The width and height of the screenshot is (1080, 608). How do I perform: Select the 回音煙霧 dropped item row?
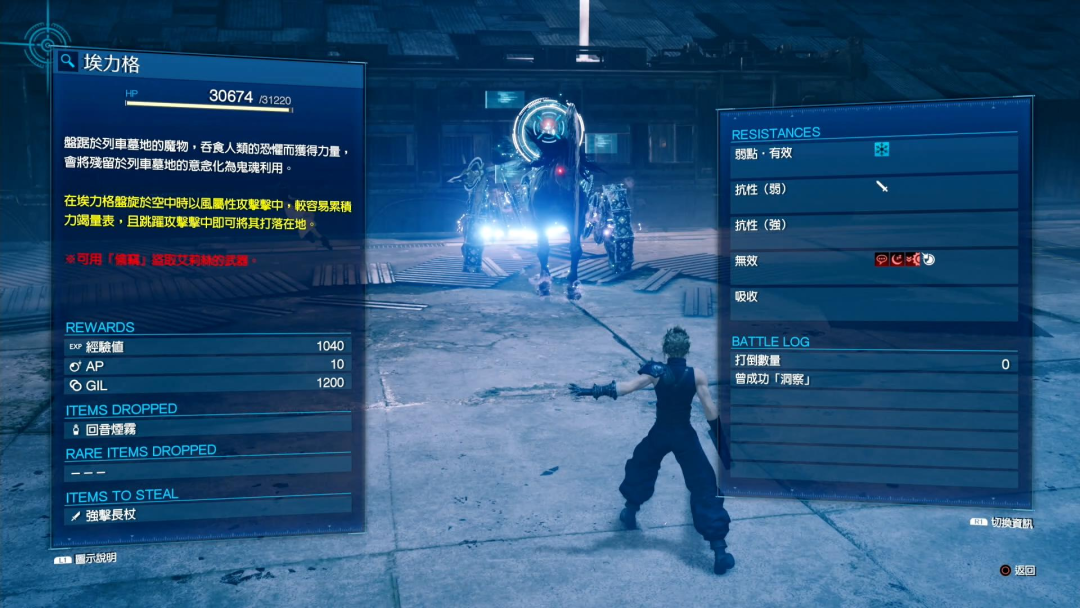point(208,429)
